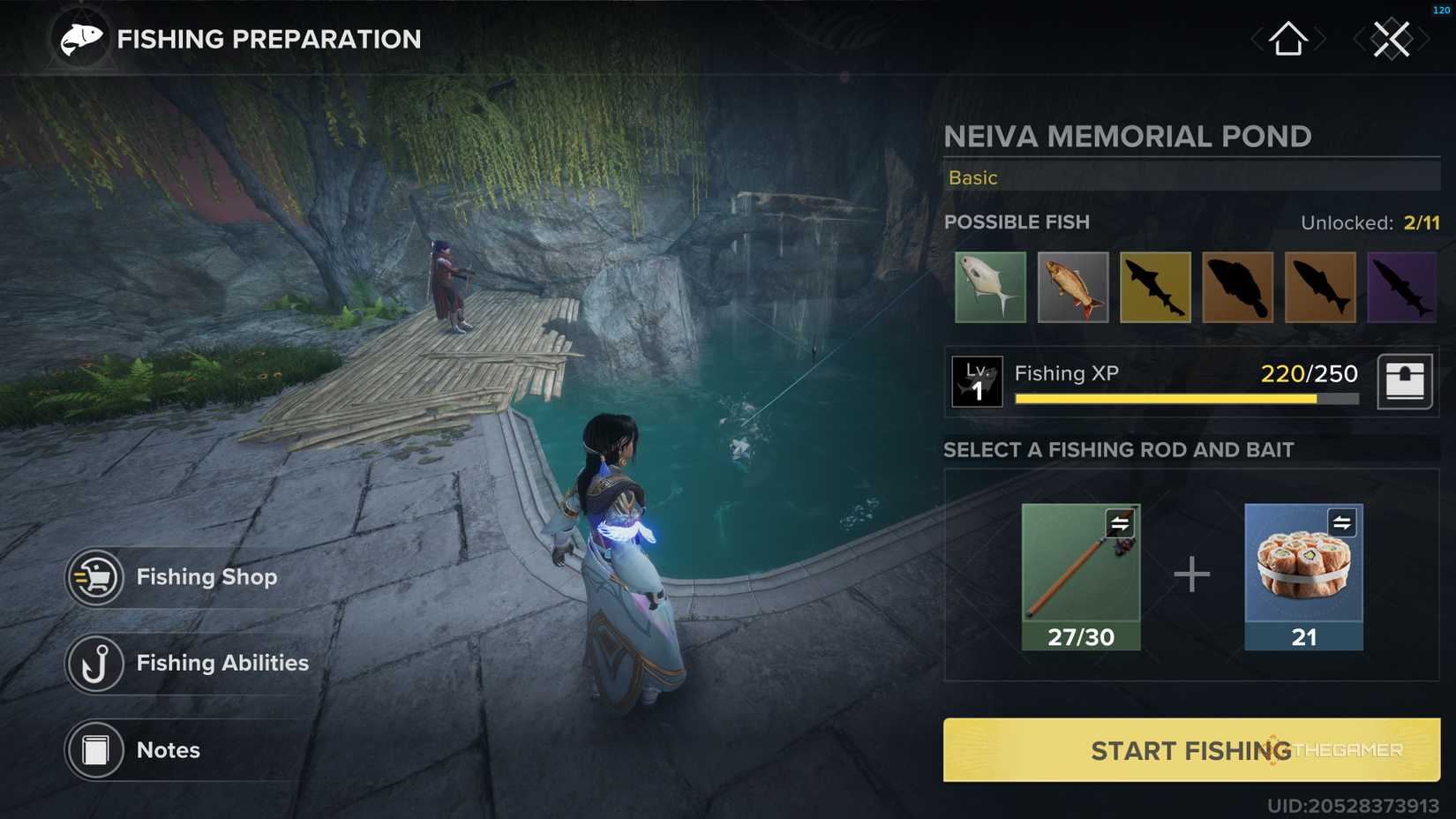Open Notes using the book icon

[94, 749]
